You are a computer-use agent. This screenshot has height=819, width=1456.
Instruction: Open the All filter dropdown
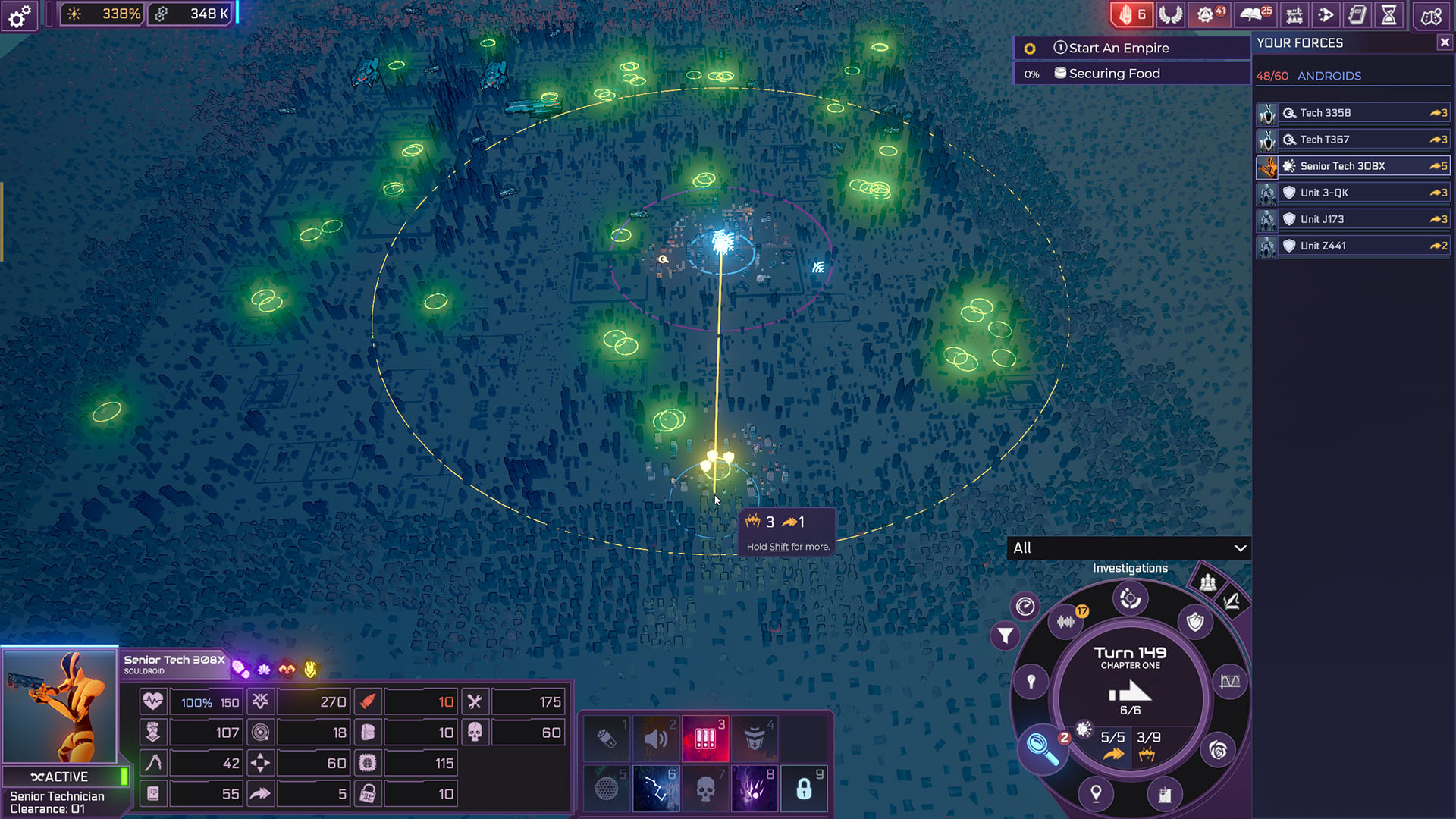click(1129, 548)
